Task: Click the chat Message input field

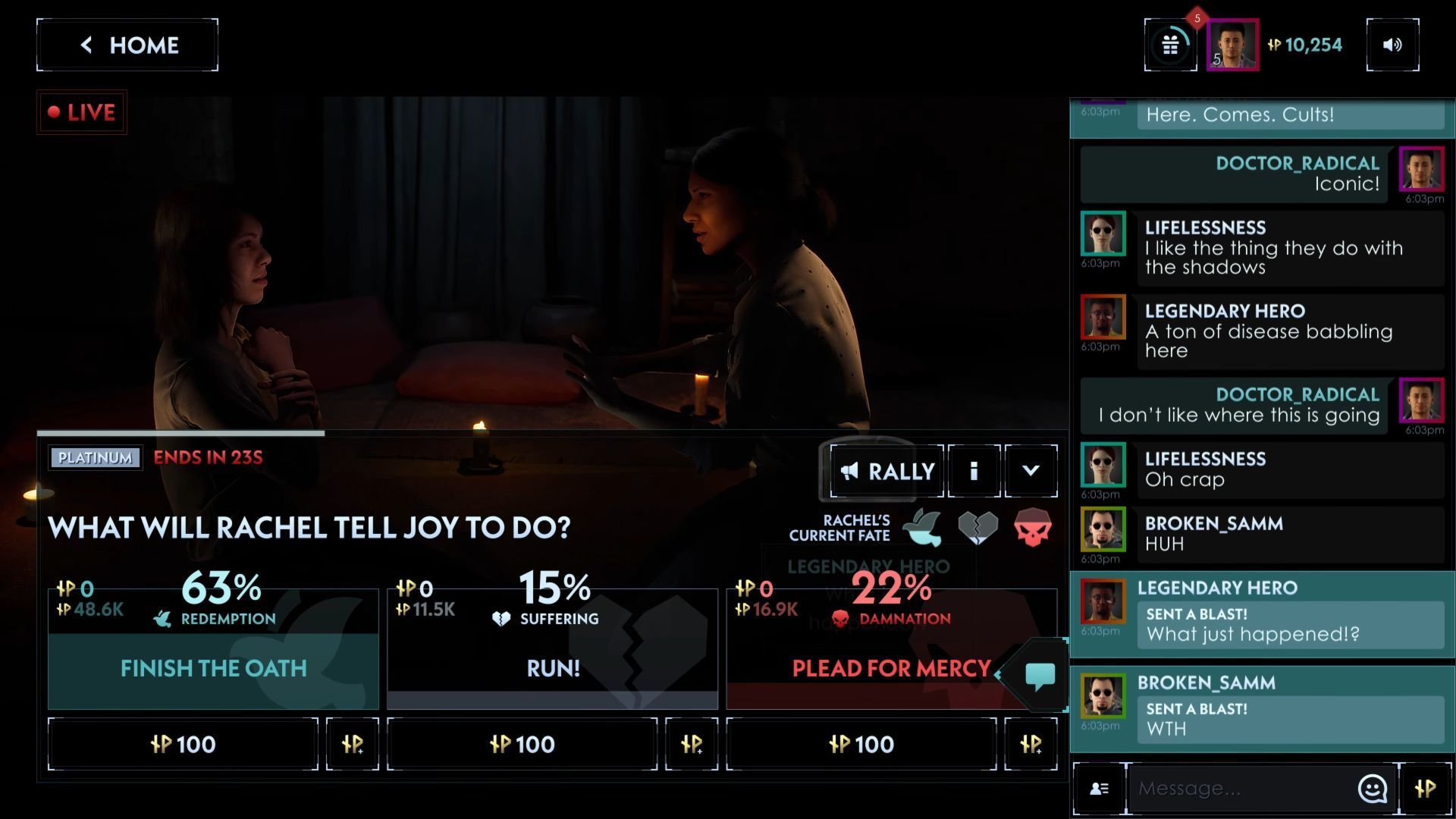Action: pyautogui.click(x=1240, y=789)
